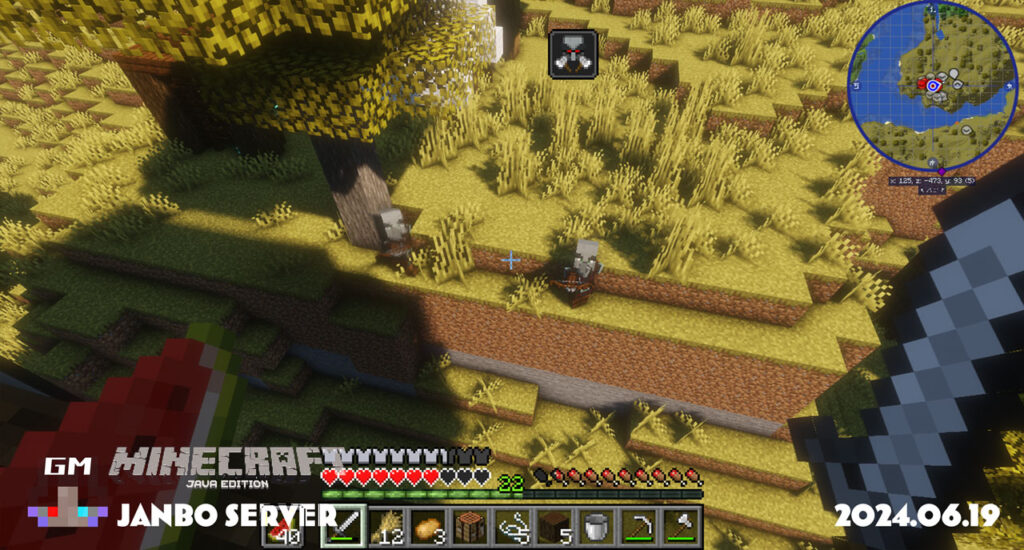
Task: Select the iron sword hotbar slot
Action: (x=341, y=525)
